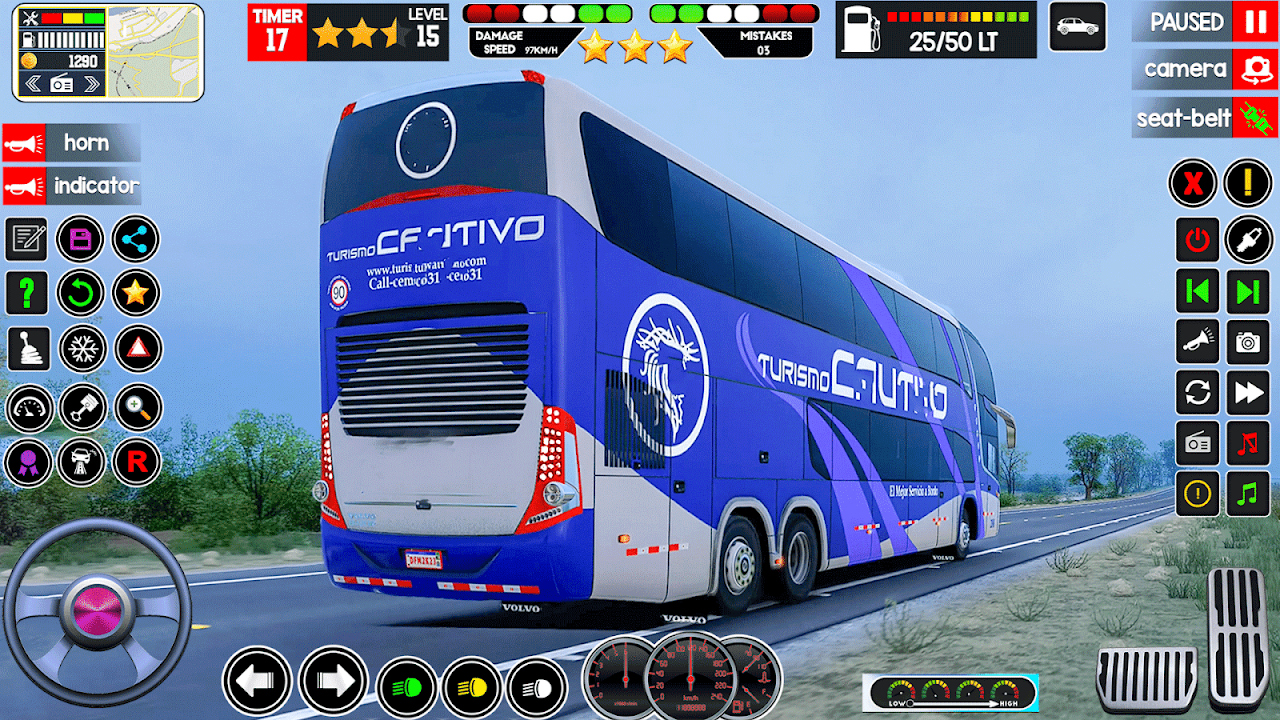1280x720 pixels.
Task: Click the steering wheel control
Action: coord(96,610)
